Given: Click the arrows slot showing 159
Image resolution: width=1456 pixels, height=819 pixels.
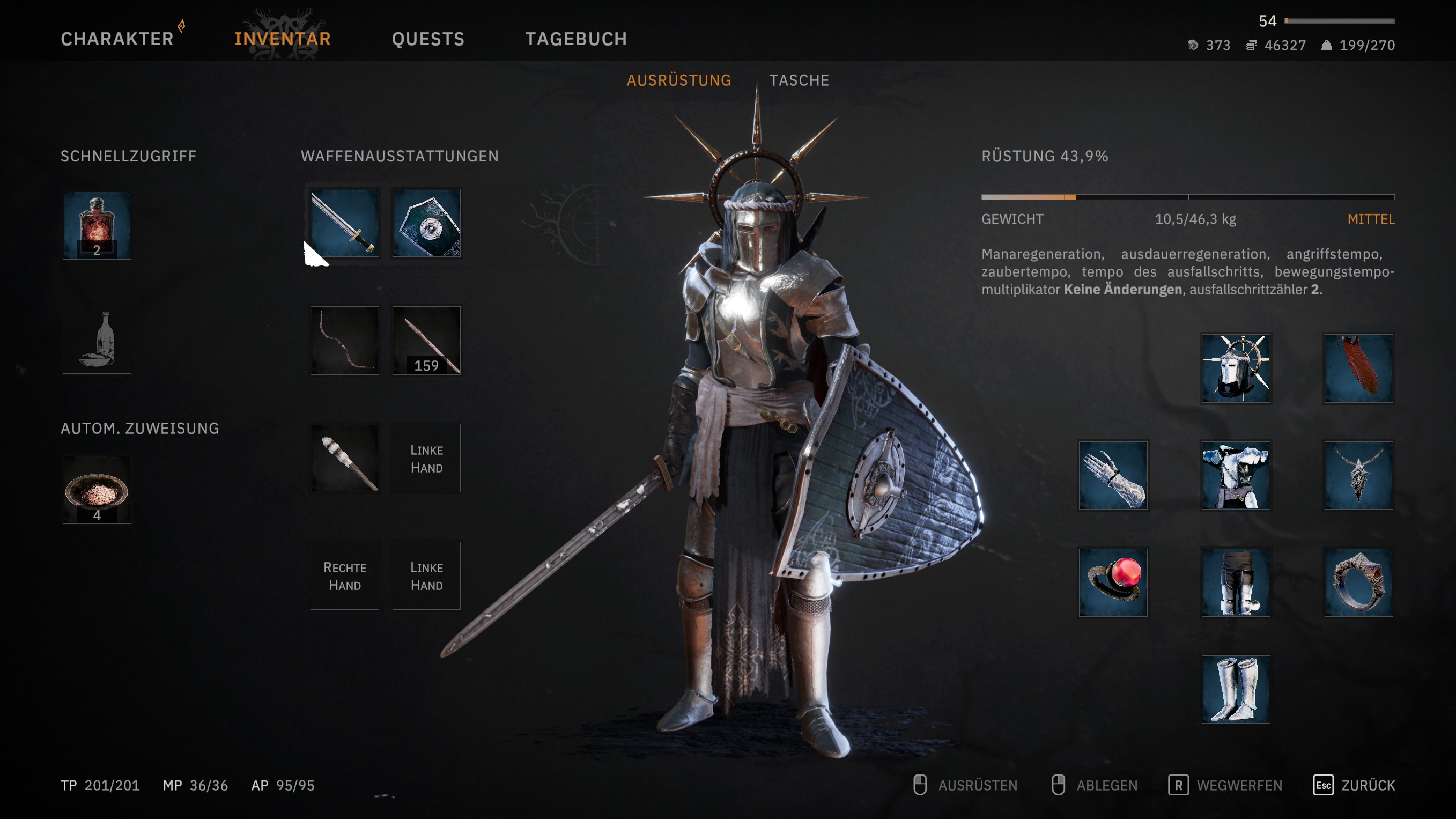Looking at the screenshot, I should point(426,340).
